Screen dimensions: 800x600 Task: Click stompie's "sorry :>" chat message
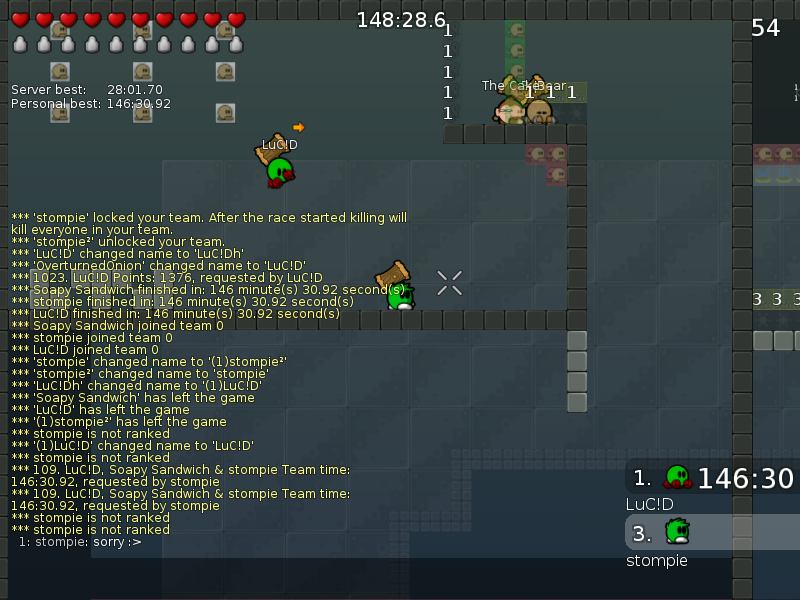(80, 542)
